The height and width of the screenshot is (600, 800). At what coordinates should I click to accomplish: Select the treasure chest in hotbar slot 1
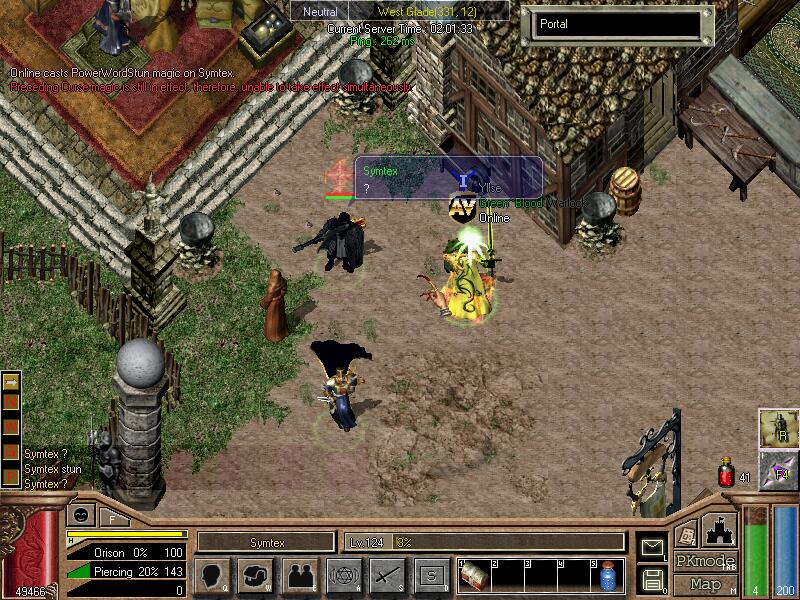pos(475,577)
